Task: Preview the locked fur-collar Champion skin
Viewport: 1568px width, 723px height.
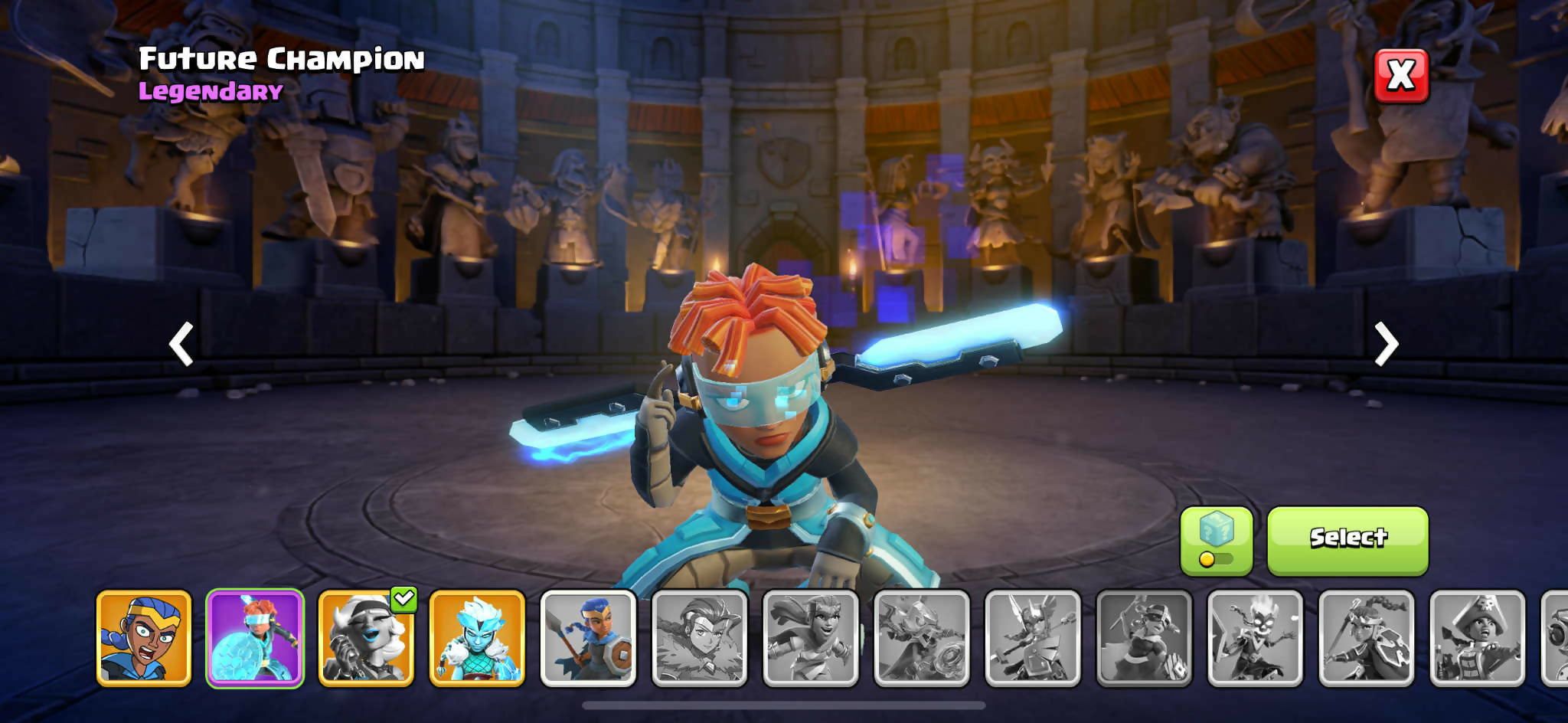Action: pos(699,638)
